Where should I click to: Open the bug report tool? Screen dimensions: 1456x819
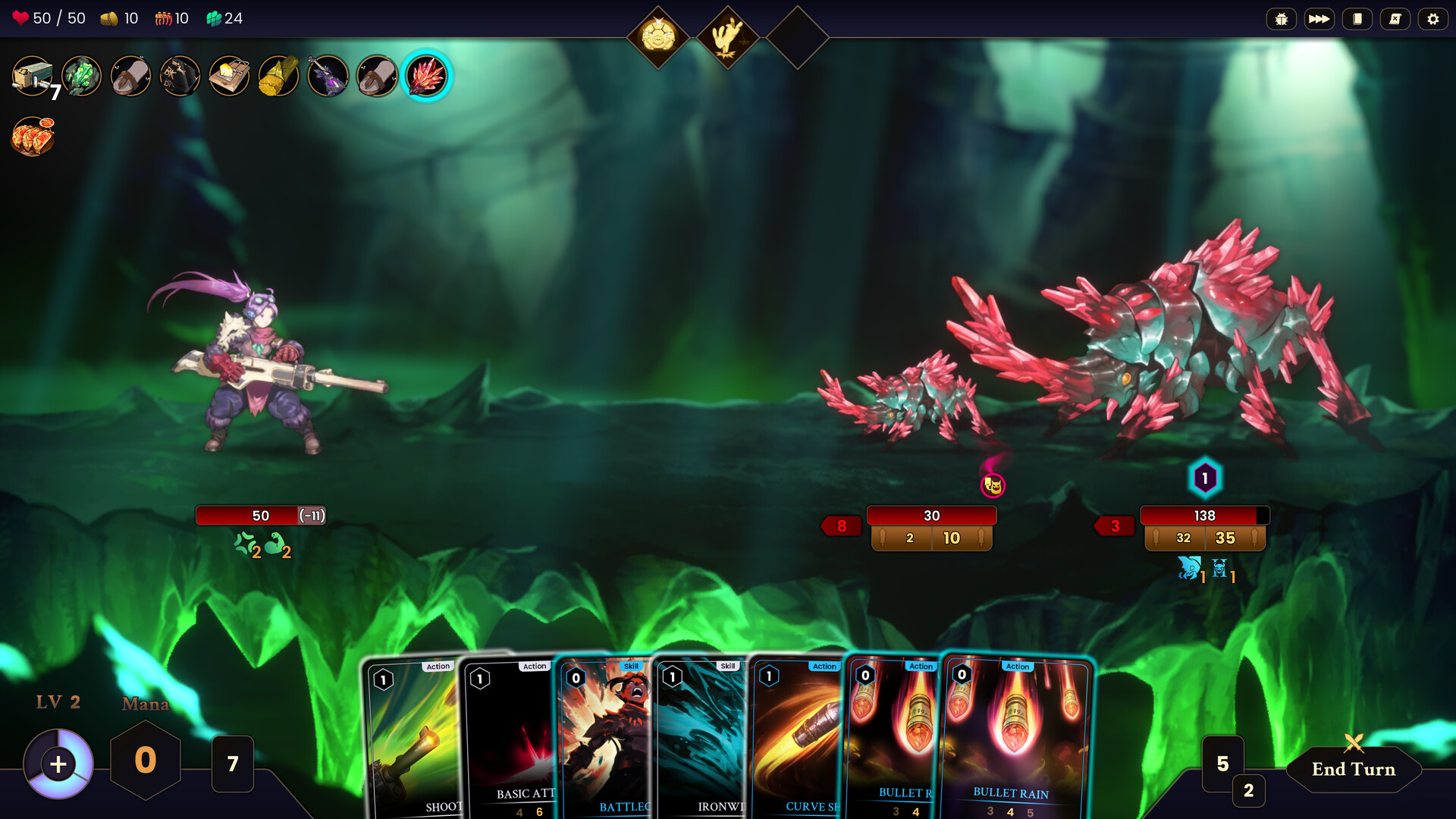1282,19
